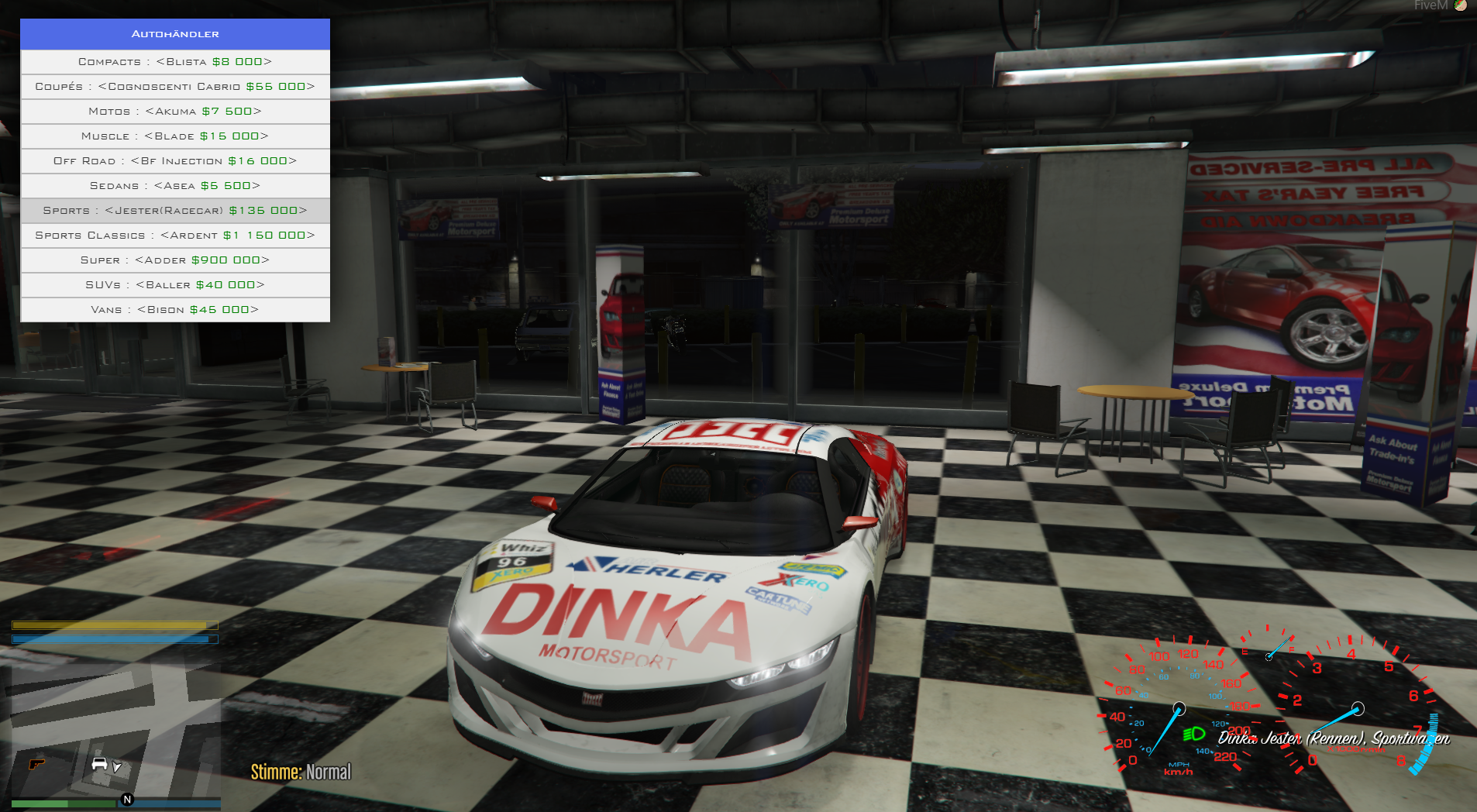Choose Off Road BF Injection row
The height and width of the screenshot is (812, 1477).
(175, 161)
